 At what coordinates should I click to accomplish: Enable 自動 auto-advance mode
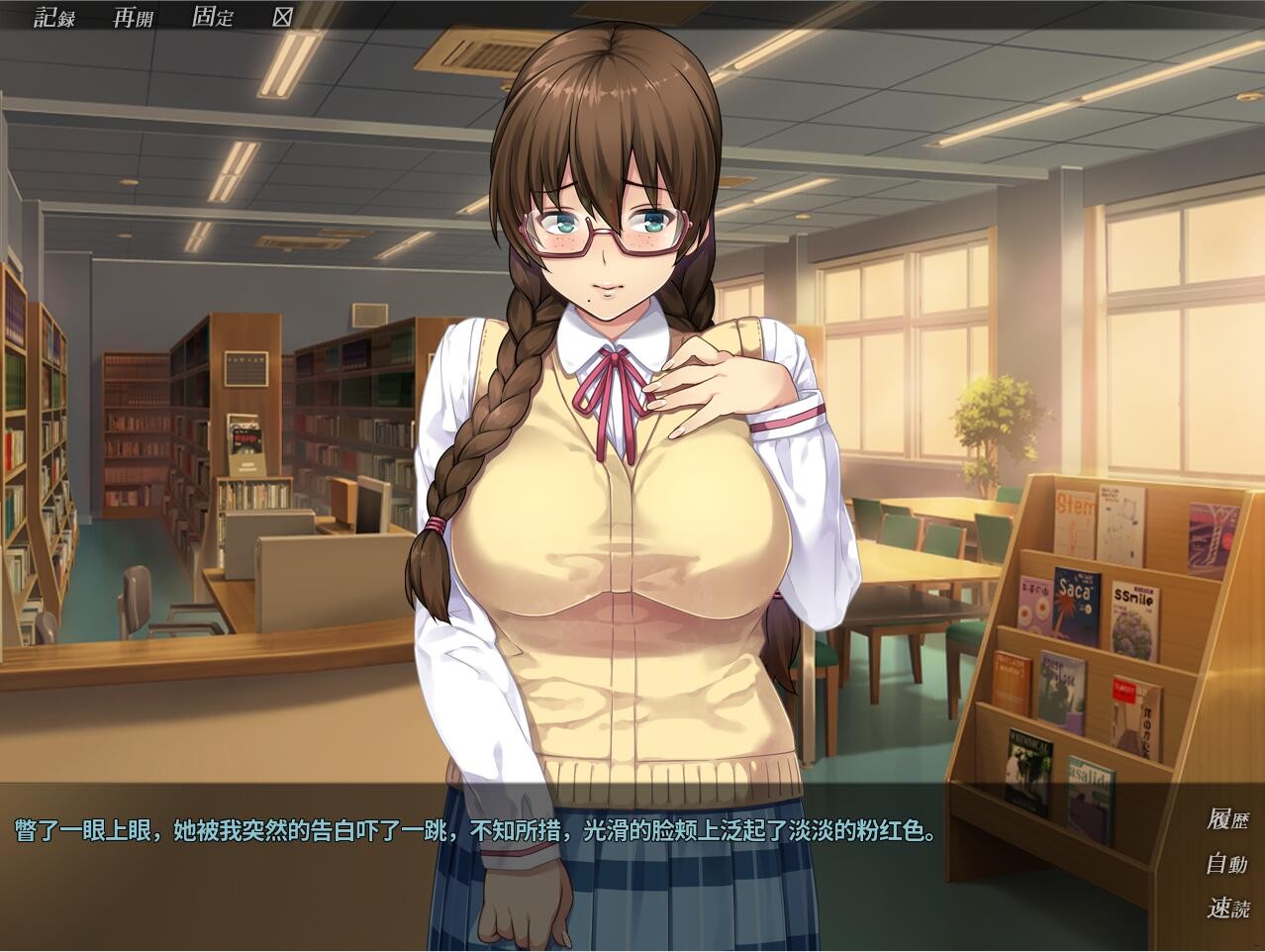click(x=1226, y=864)
